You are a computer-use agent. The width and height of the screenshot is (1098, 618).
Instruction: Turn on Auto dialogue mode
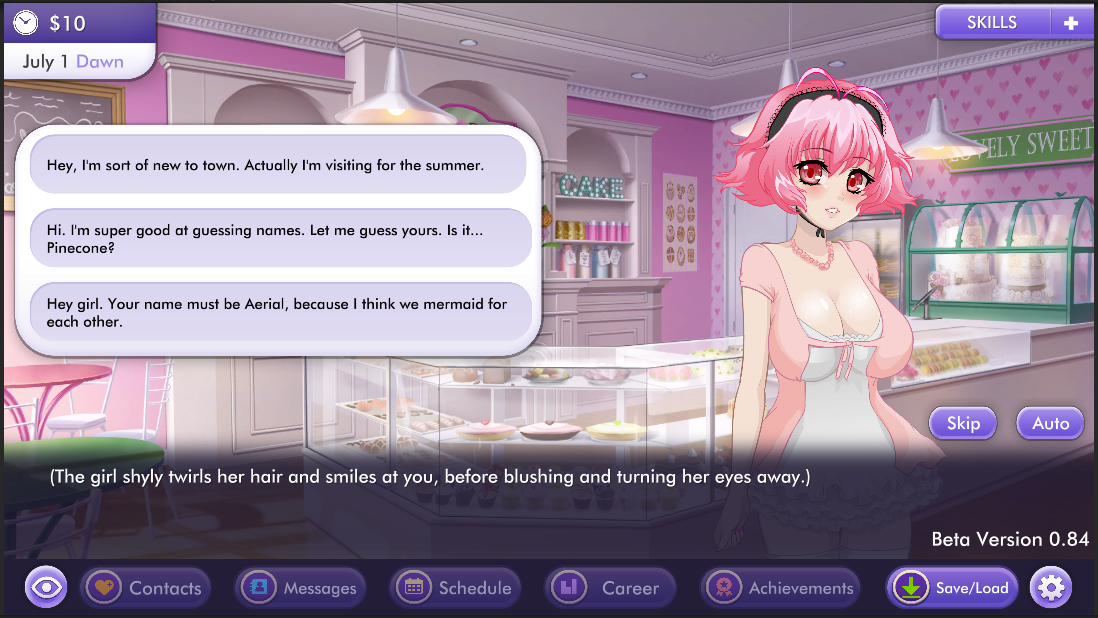click(1050, 423)
